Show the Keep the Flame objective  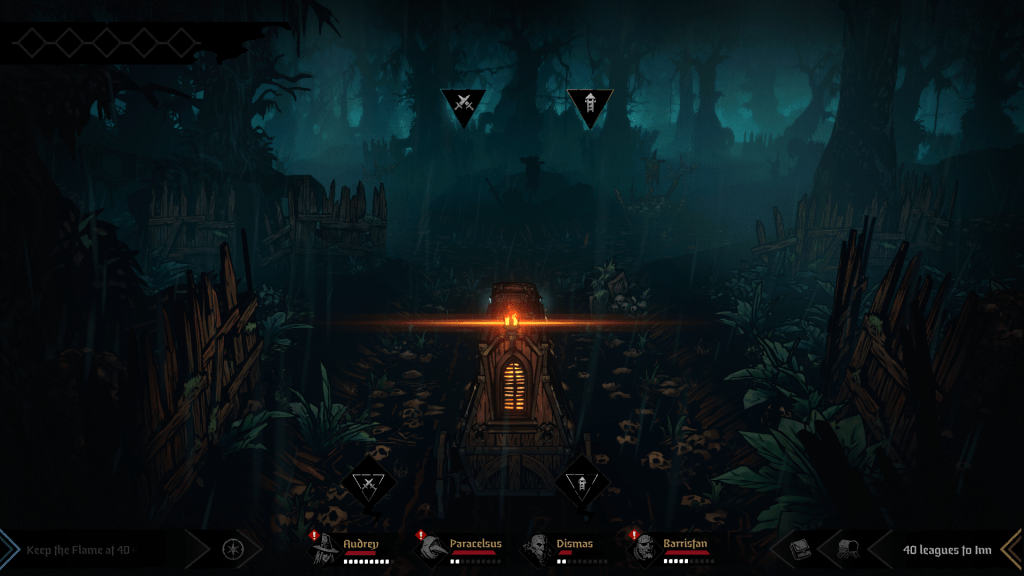[x=80, y=549]
